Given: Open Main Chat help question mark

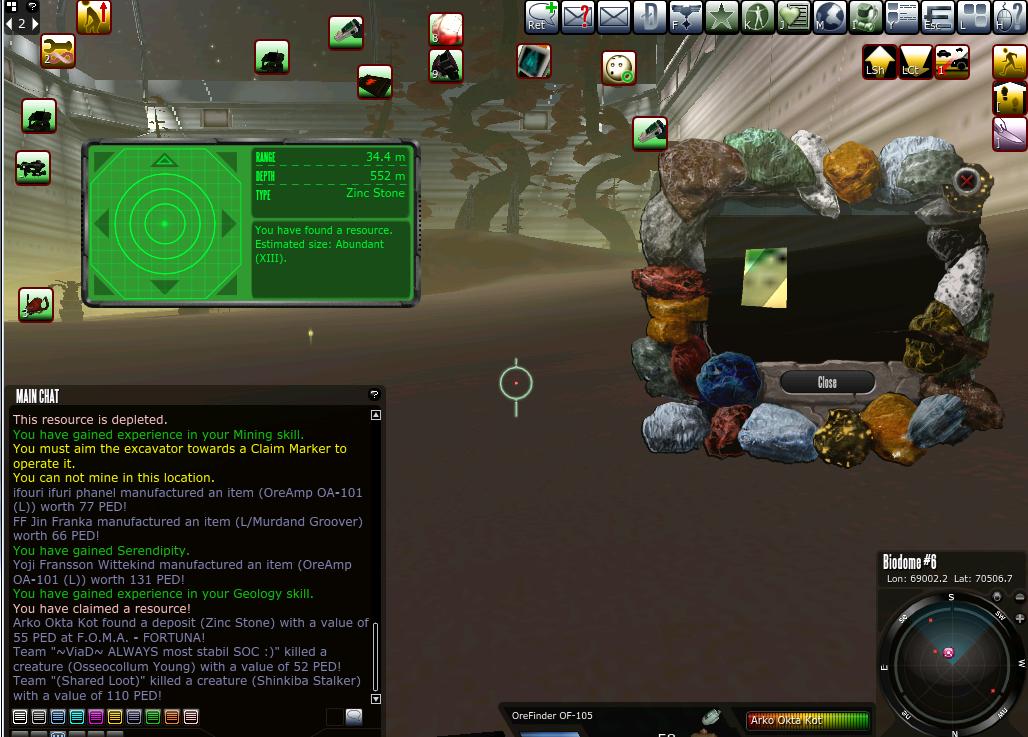Looking at the screenshot, I should pos(374,395).
